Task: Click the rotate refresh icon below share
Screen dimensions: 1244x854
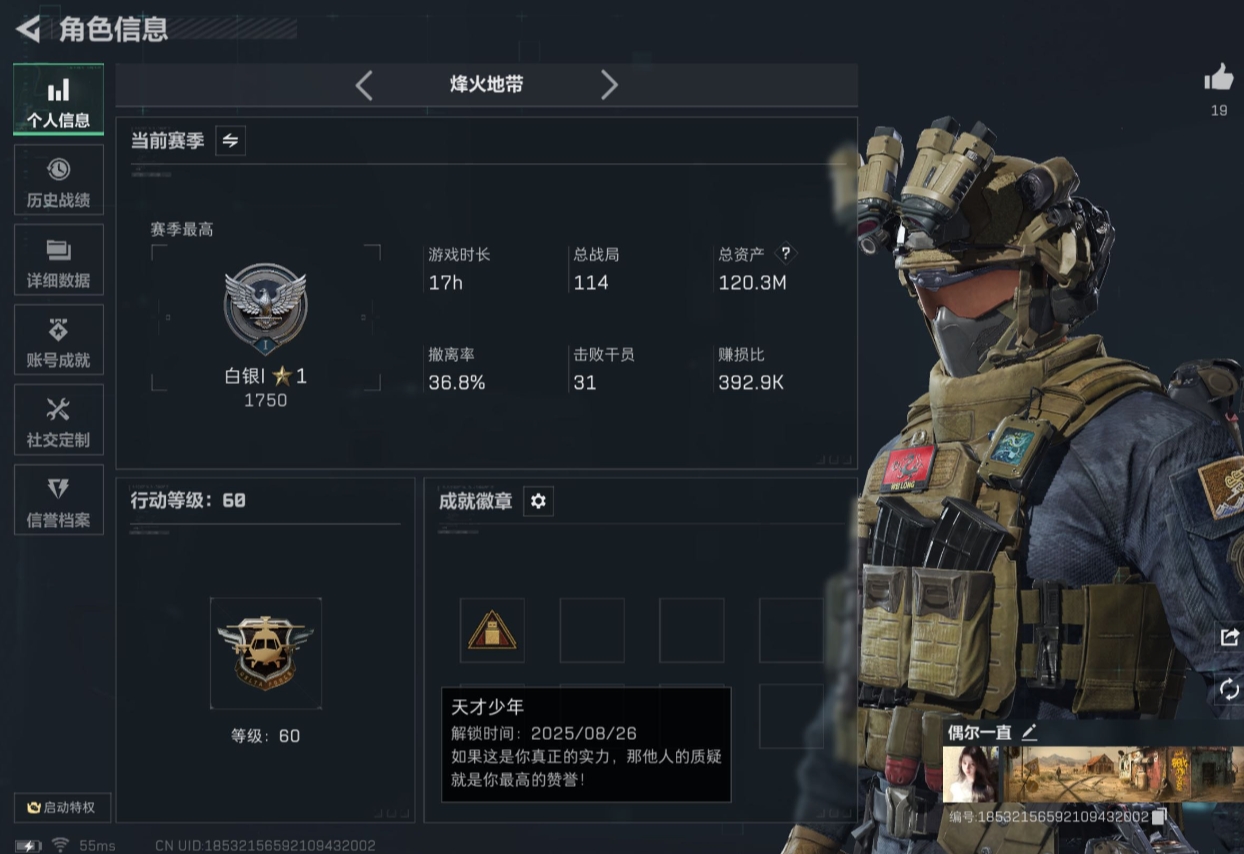Action: pyautogui.click(x=1229, y=689)
